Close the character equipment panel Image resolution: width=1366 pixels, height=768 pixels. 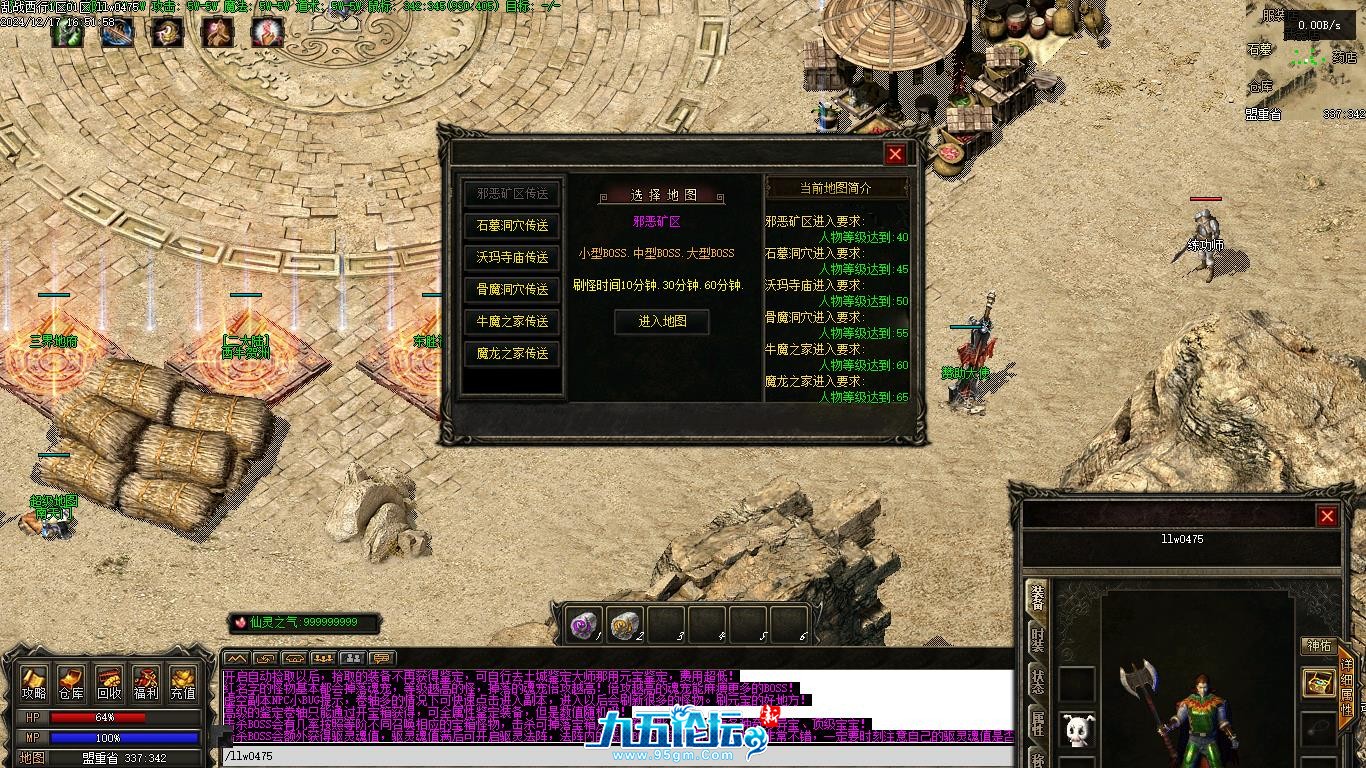(1327, 516)
